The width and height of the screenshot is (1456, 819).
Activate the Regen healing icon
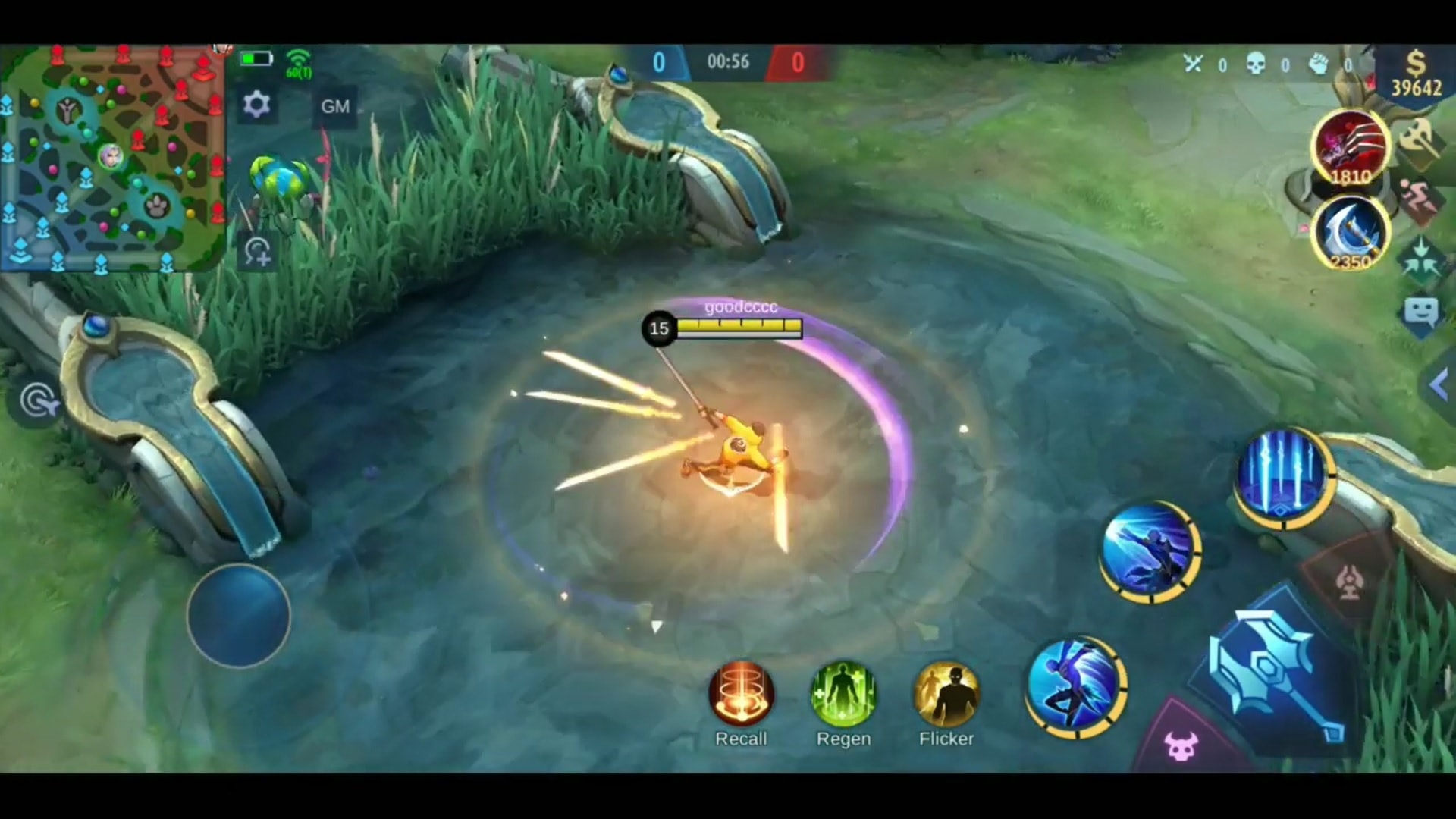843,694
